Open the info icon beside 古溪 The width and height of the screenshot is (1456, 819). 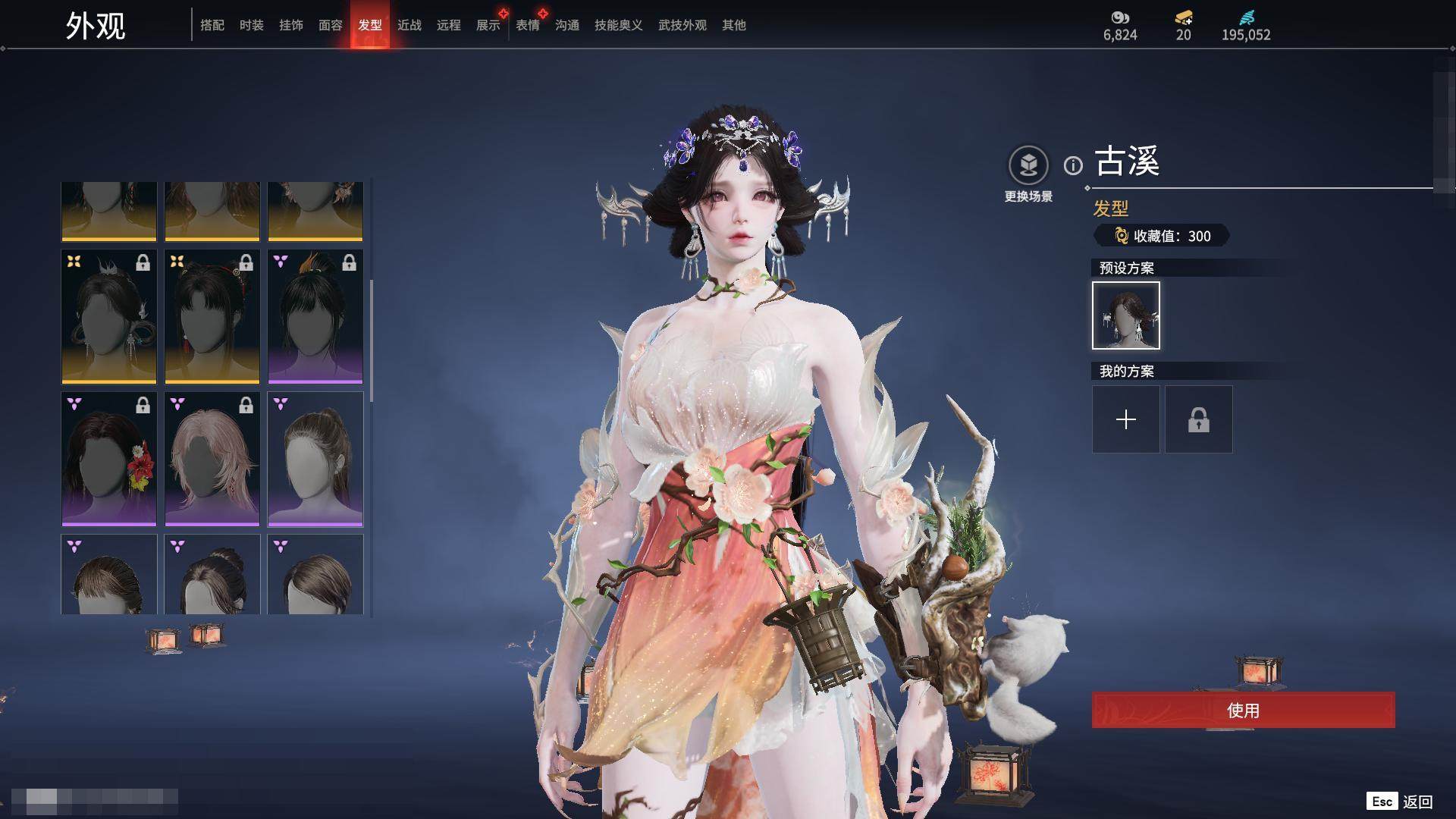tap(1073, 165)
